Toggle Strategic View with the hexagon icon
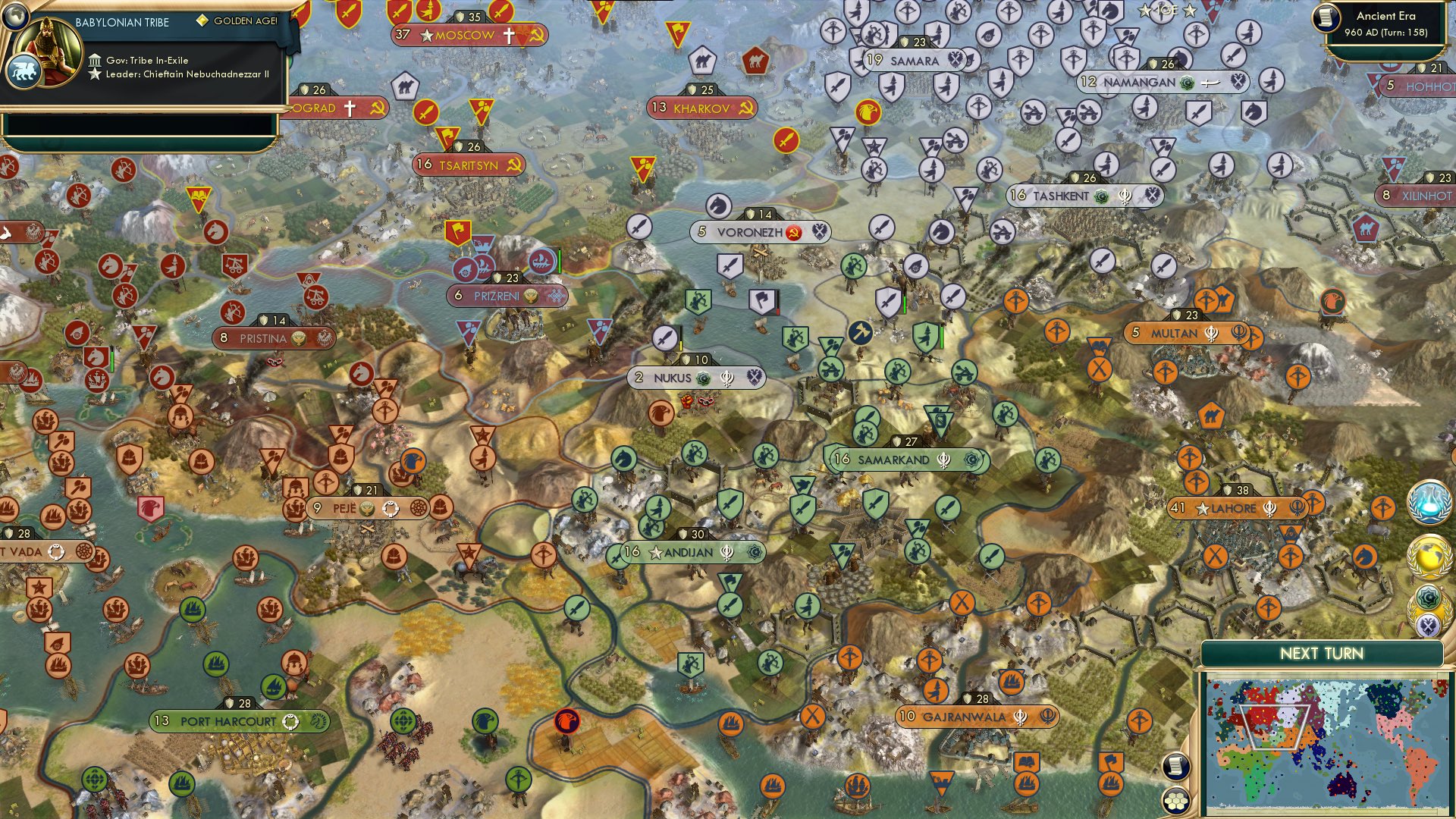Image resolution: width=1456 pixels, height=819 pixels. (x=1175, y=800)
